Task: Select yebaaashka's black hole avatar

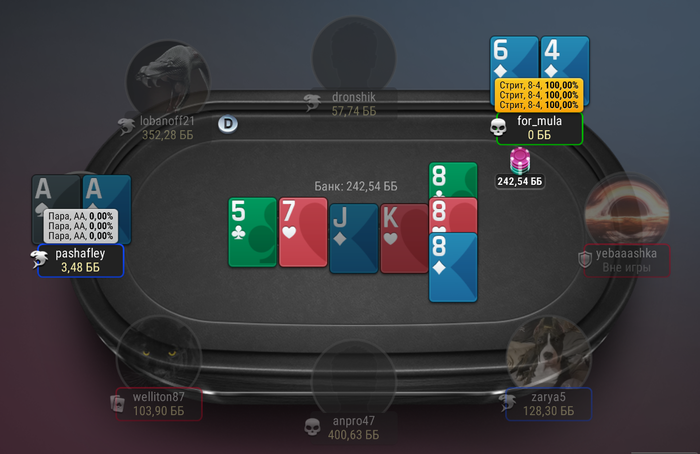Action: pos(626,210)
